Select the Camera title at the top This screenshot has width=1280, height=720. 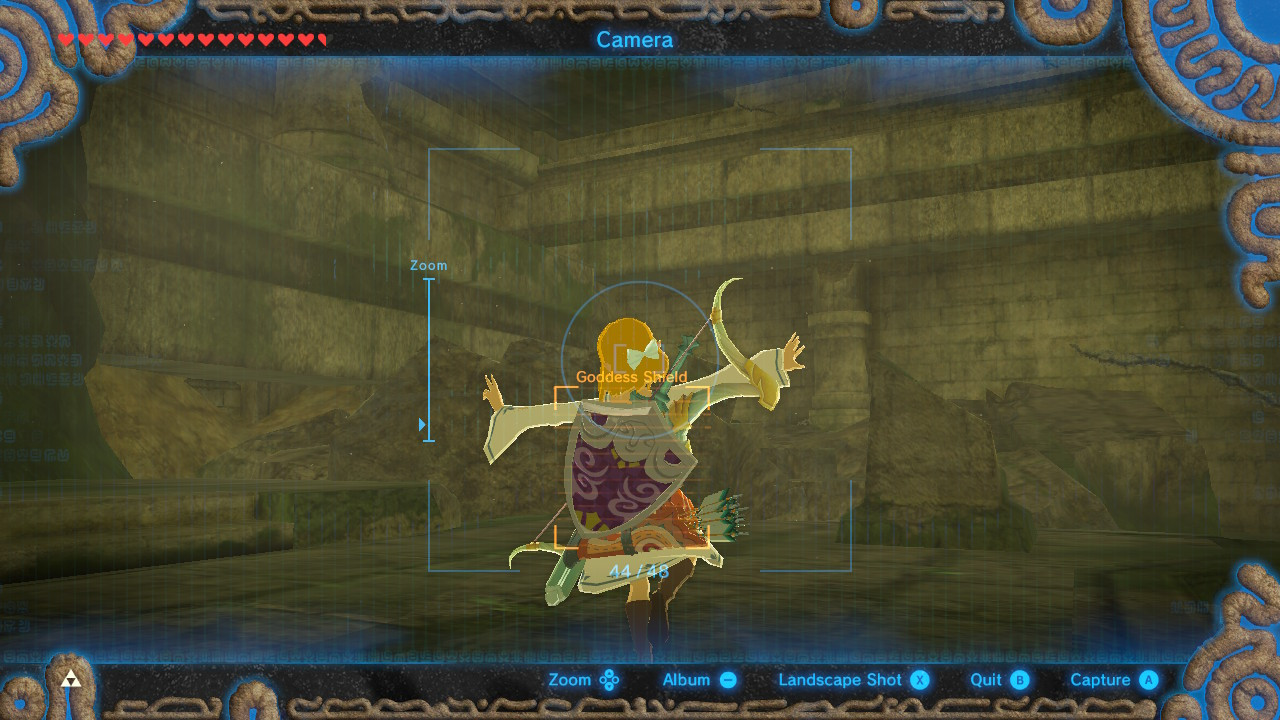(637, 40)
